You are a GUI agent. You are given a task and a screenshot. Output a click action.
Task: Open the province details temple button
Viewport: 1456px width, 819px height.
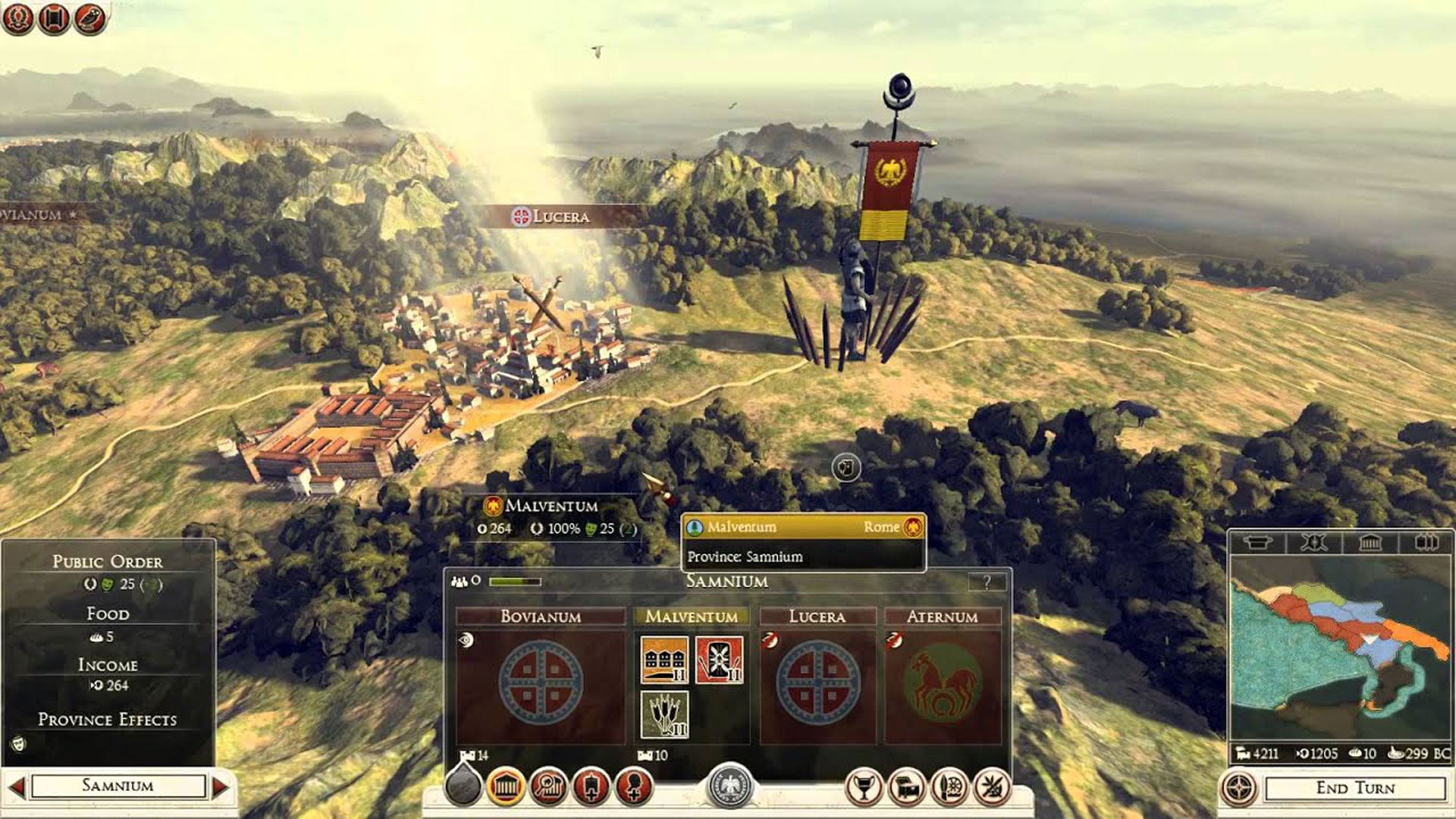click(506, 786)
